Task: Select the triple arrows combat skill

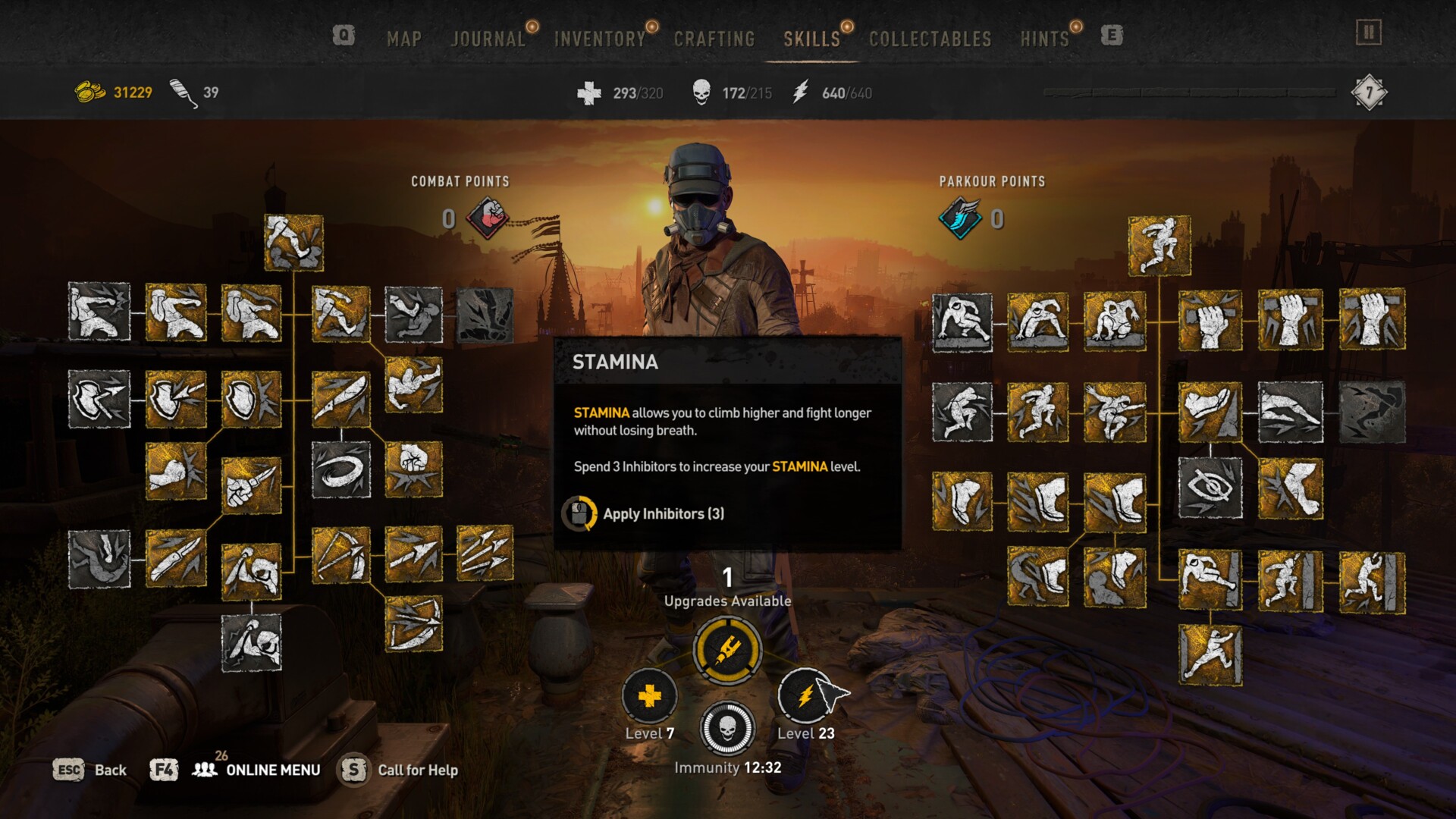Action: 485,554
